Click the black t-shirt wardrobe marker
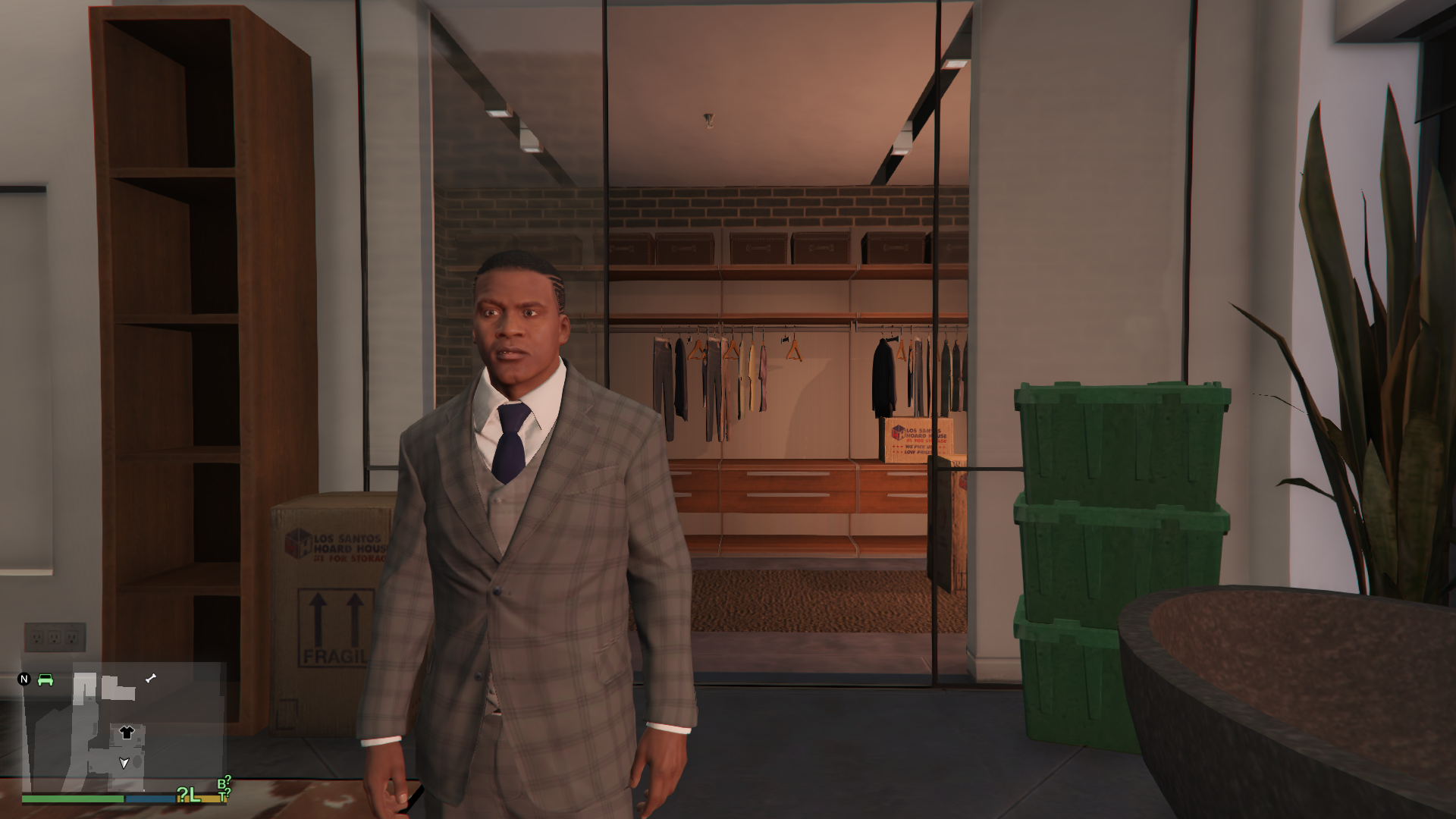 point(127,733)
